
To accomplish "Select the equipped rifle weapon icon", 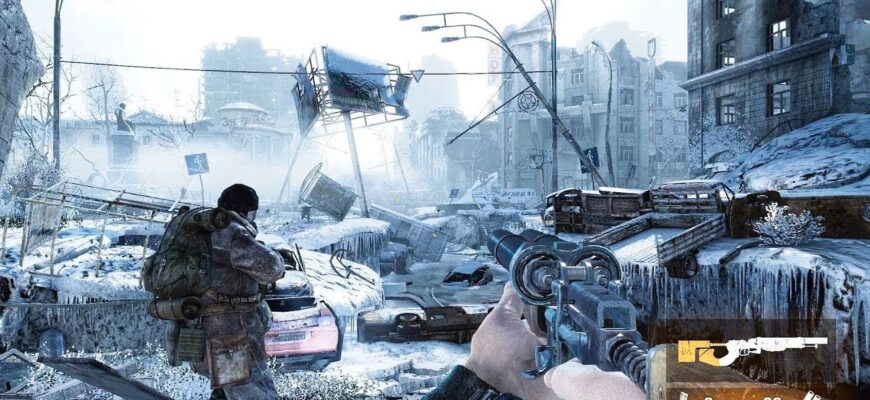I will 751,349.
